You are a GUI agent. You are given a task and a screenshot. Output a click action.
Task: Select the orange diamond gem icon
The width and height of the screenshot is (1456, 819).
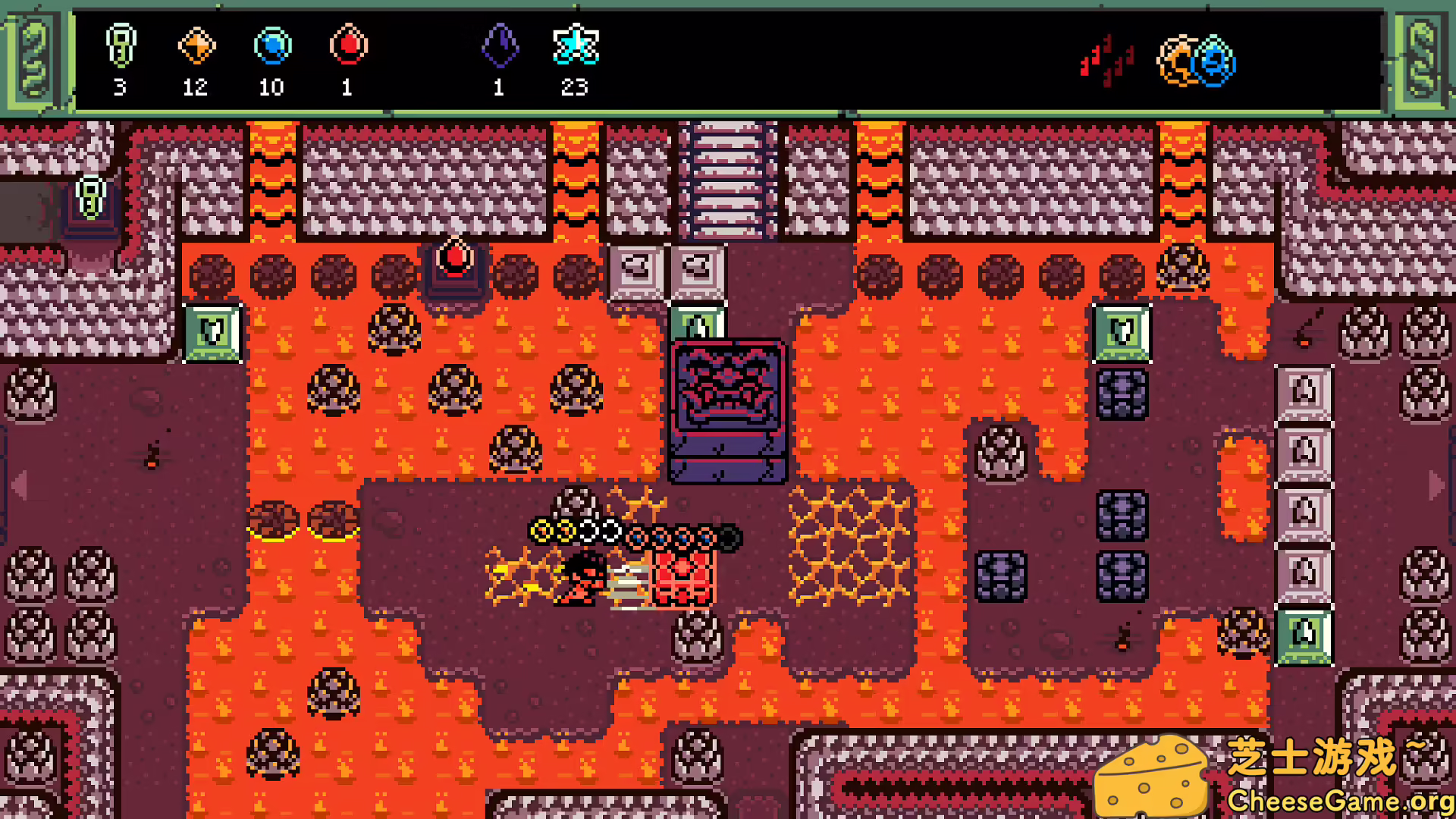pyautogui.click(x=196, y=46)
